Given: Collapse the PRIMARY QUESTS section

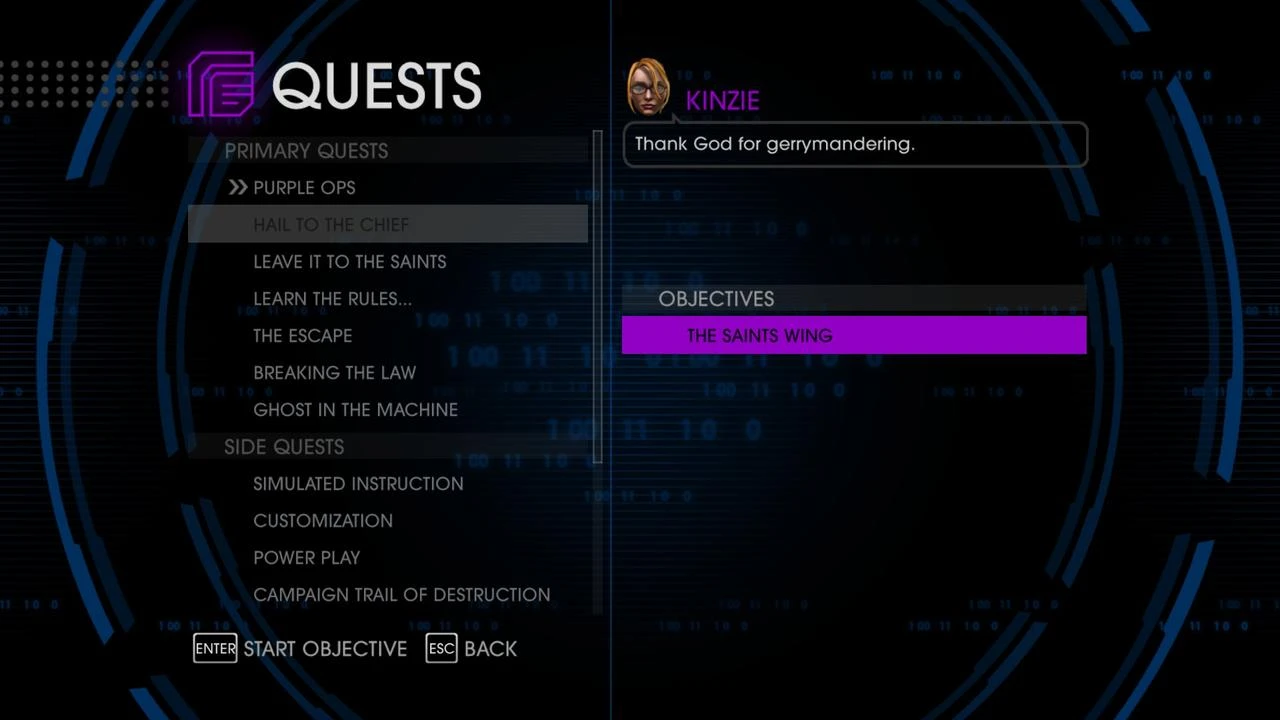Looking at the screenshot, I should [306, 150].
